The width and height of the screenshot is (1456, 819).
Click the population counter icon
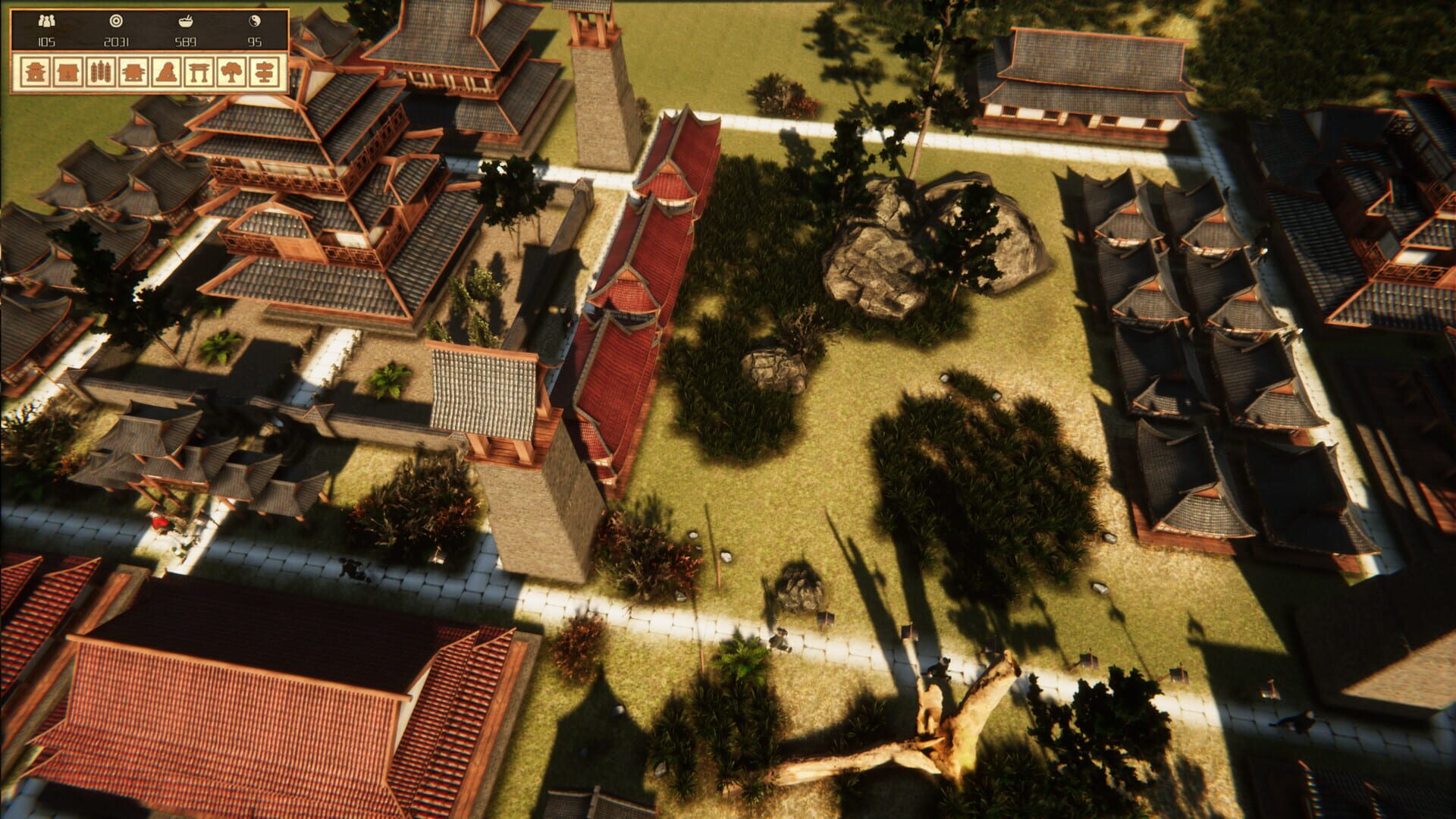47,20
